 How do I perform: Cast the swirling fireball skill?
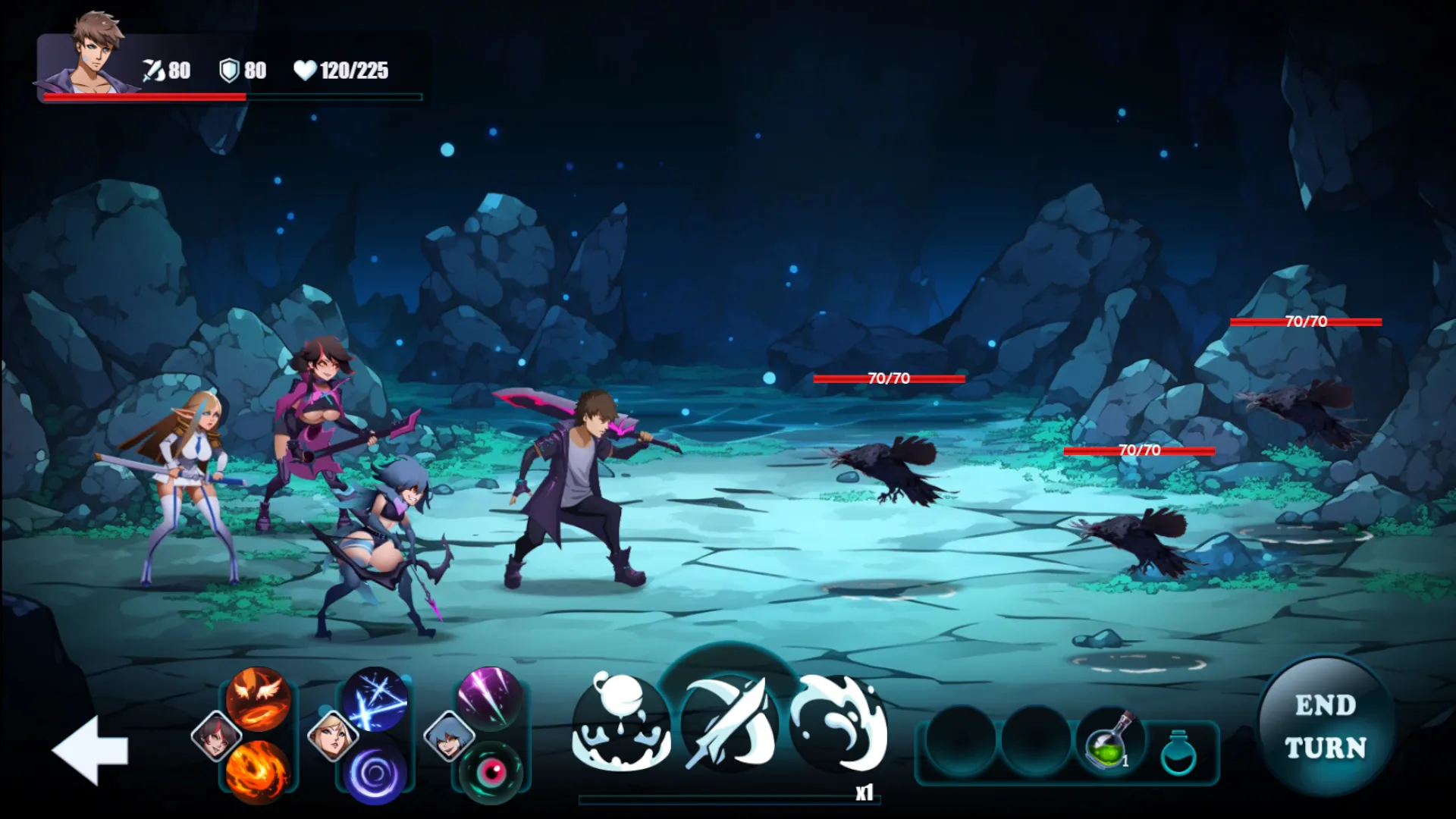click(x=258, y=770)
